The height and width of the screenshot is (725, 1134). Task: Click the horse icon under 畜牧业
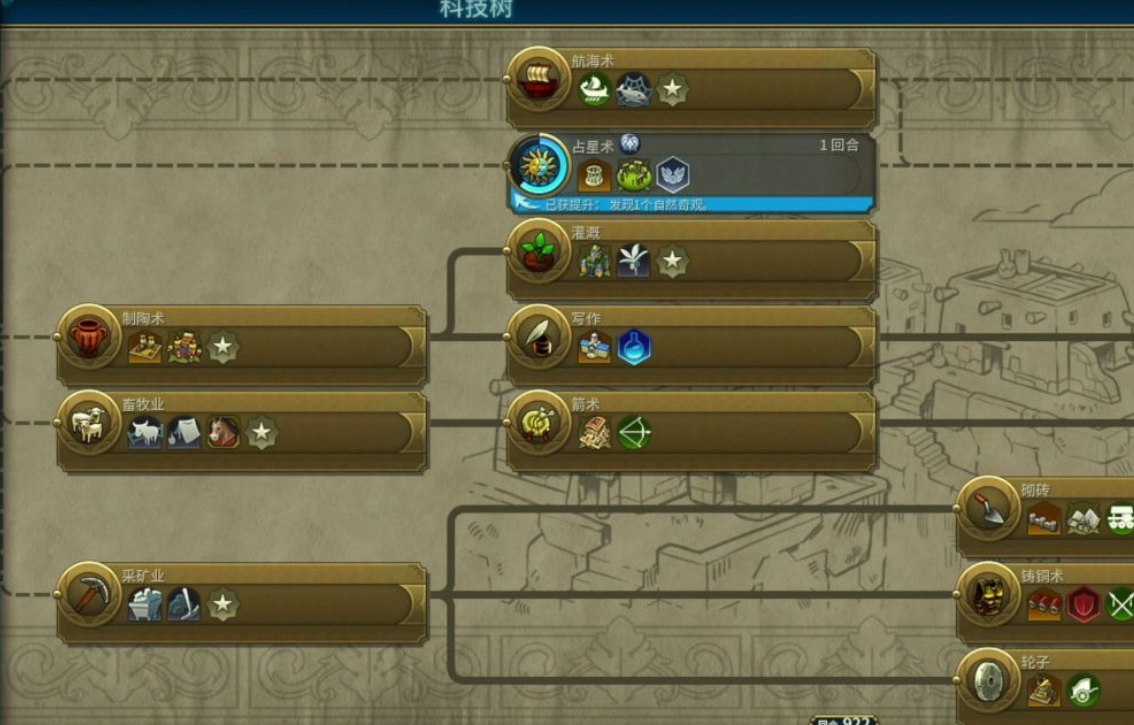coord(223,433)
